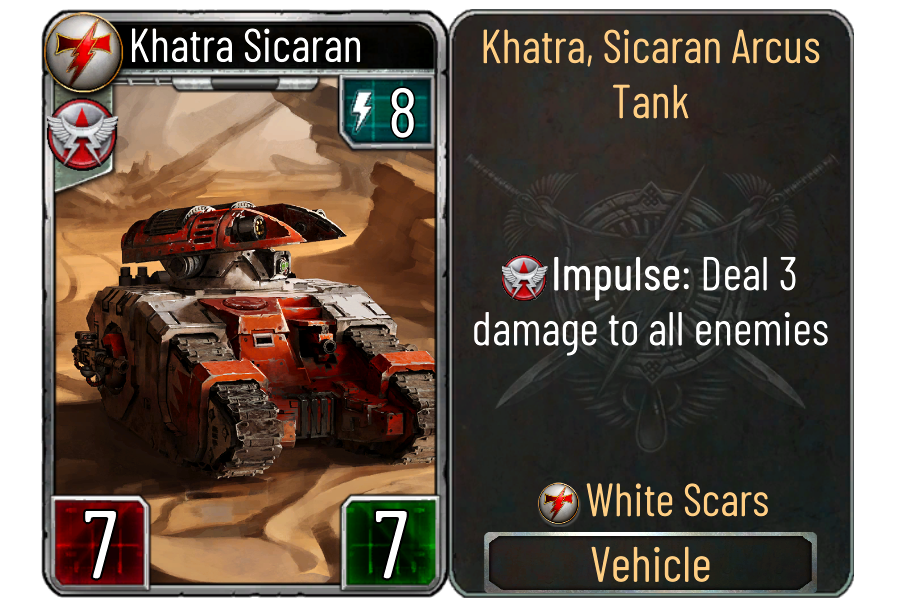Select the Vehicle type box

[x=651, y=564]
